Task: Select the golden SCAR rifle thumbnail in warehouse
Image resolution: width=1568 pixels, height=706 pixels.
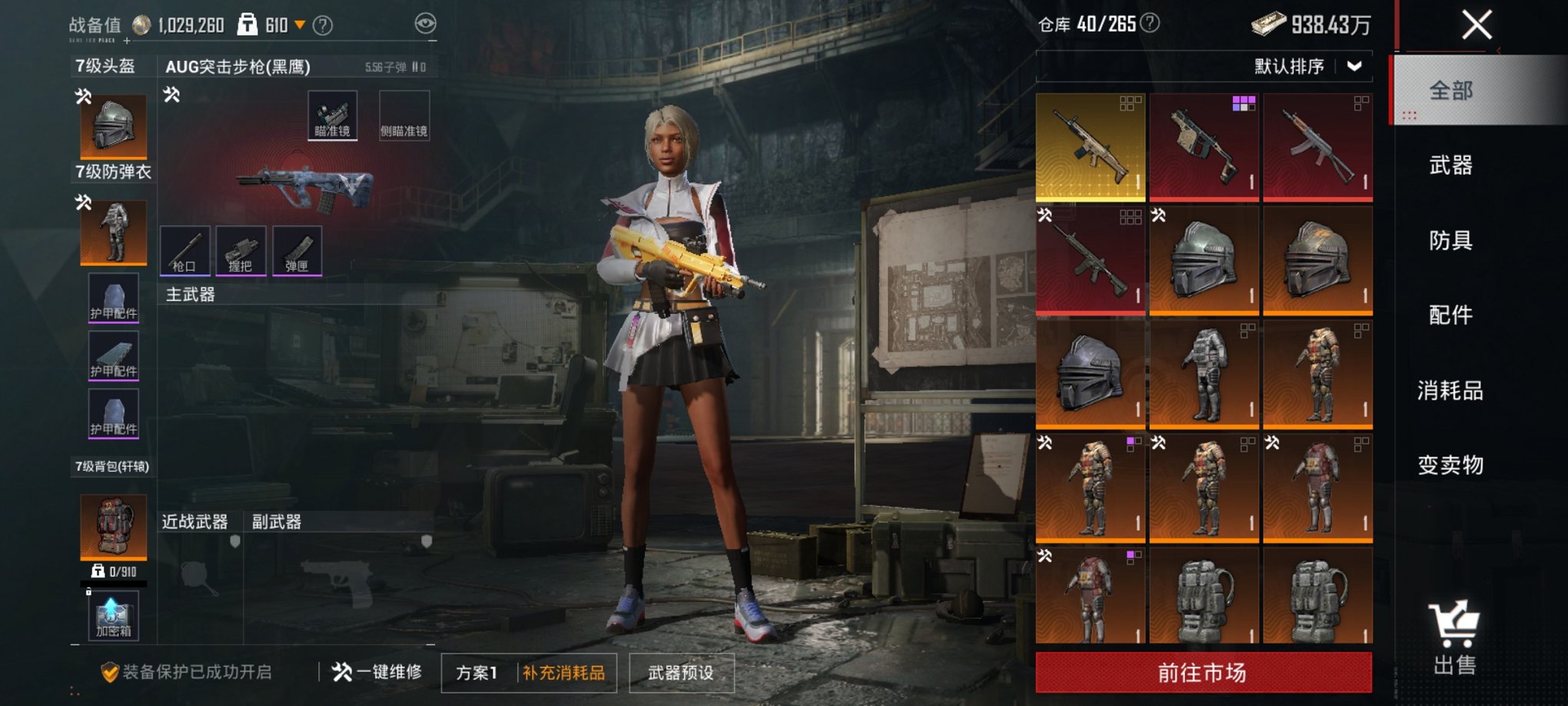Action: pos(1091,147)
